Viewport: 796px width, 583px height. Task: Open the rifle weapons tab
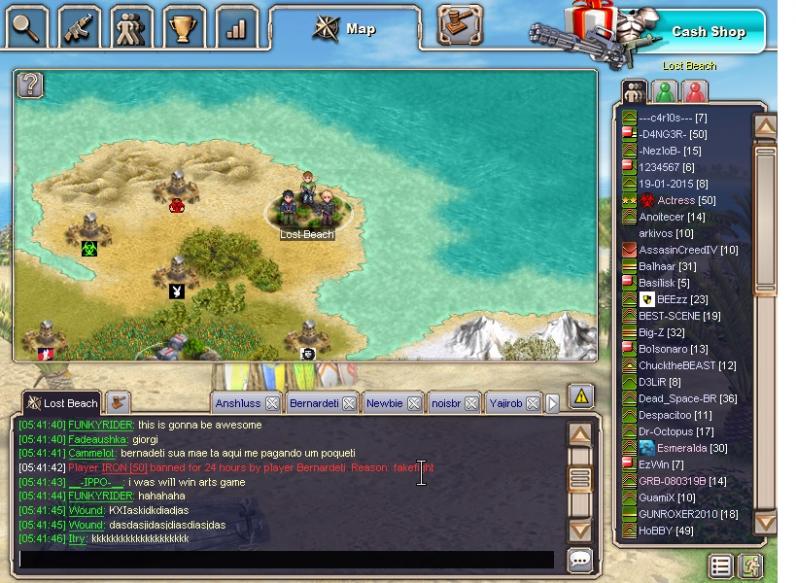pyautogui.click(x=79, y=27)
